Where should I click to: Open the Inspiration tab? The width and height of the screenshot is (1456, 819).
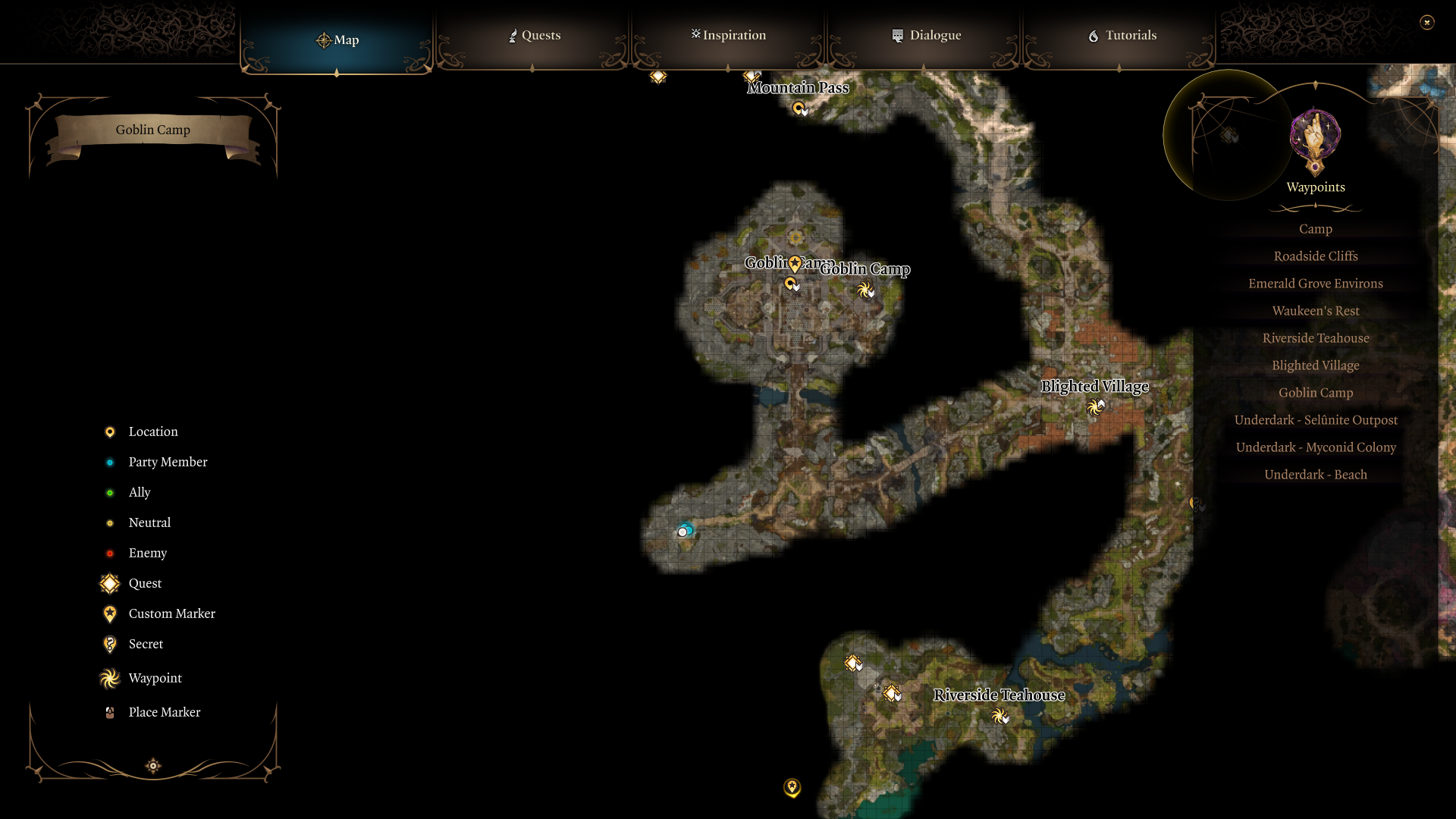727,35
